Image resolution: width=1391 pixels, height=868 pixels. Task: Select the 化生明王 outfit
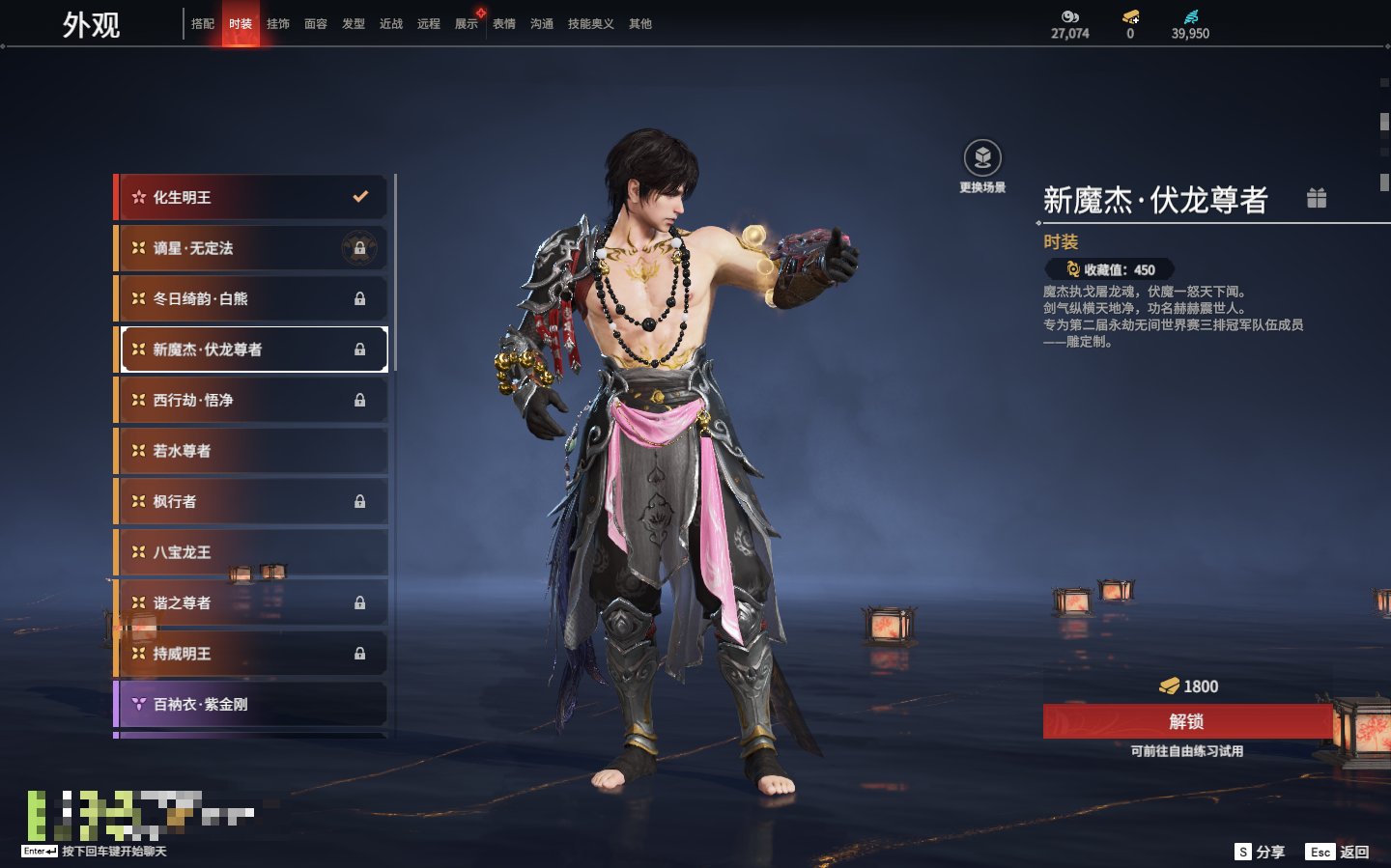pyautogui.click(x=251, y=197)
